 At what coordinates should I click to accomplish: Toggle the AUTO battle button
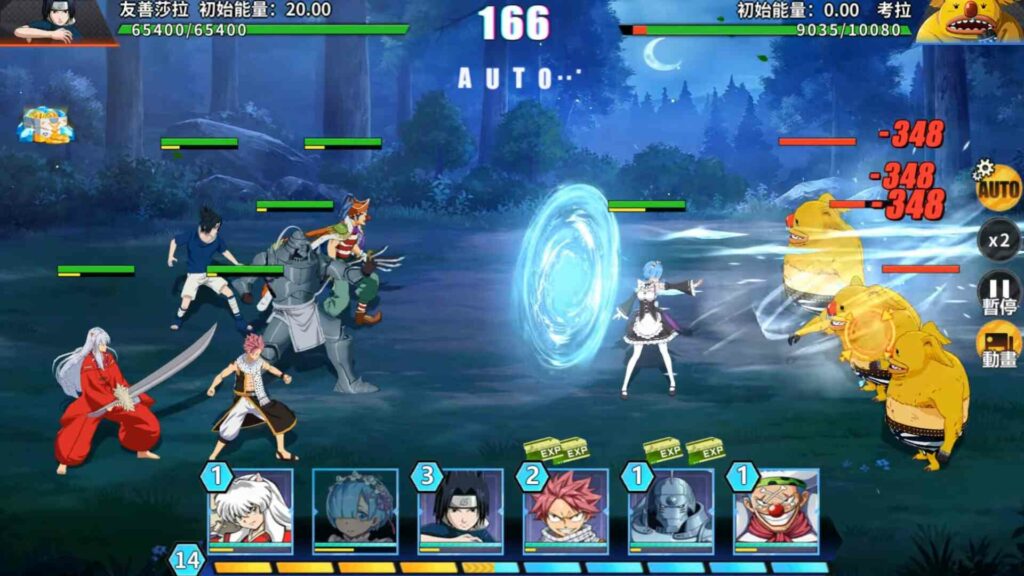(x=998, y=187)
